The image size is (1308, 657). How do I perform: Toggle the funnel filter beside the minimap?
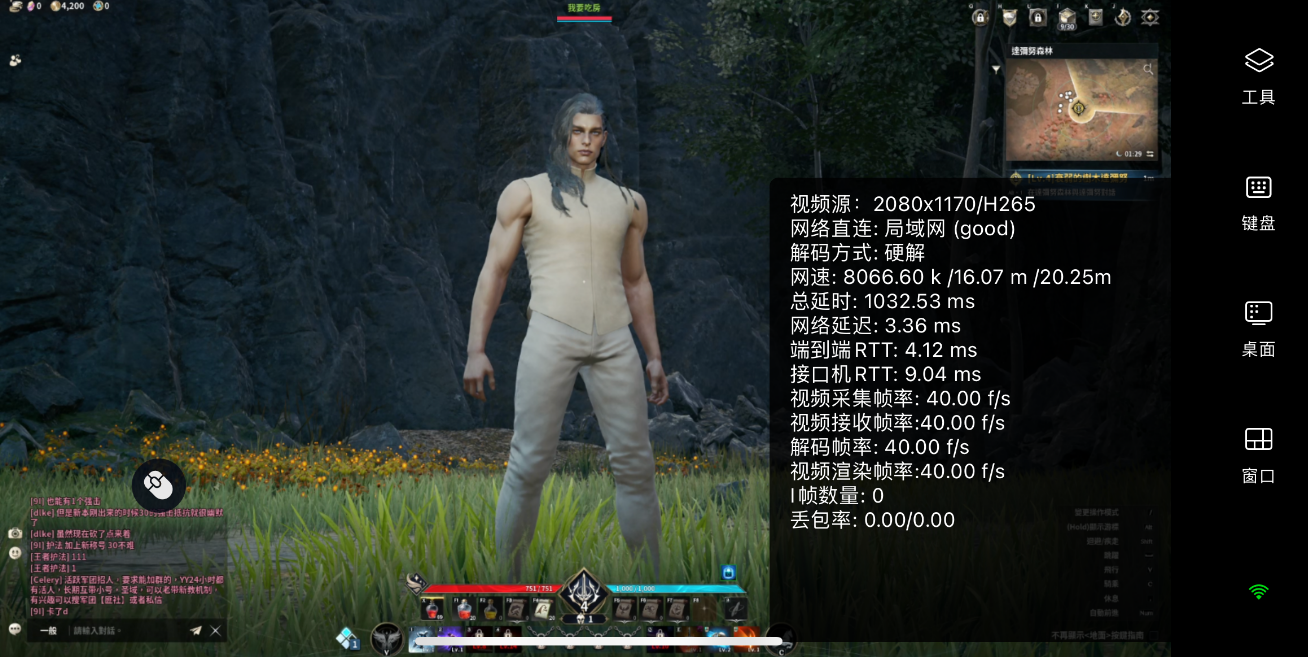tap(996, 69)
